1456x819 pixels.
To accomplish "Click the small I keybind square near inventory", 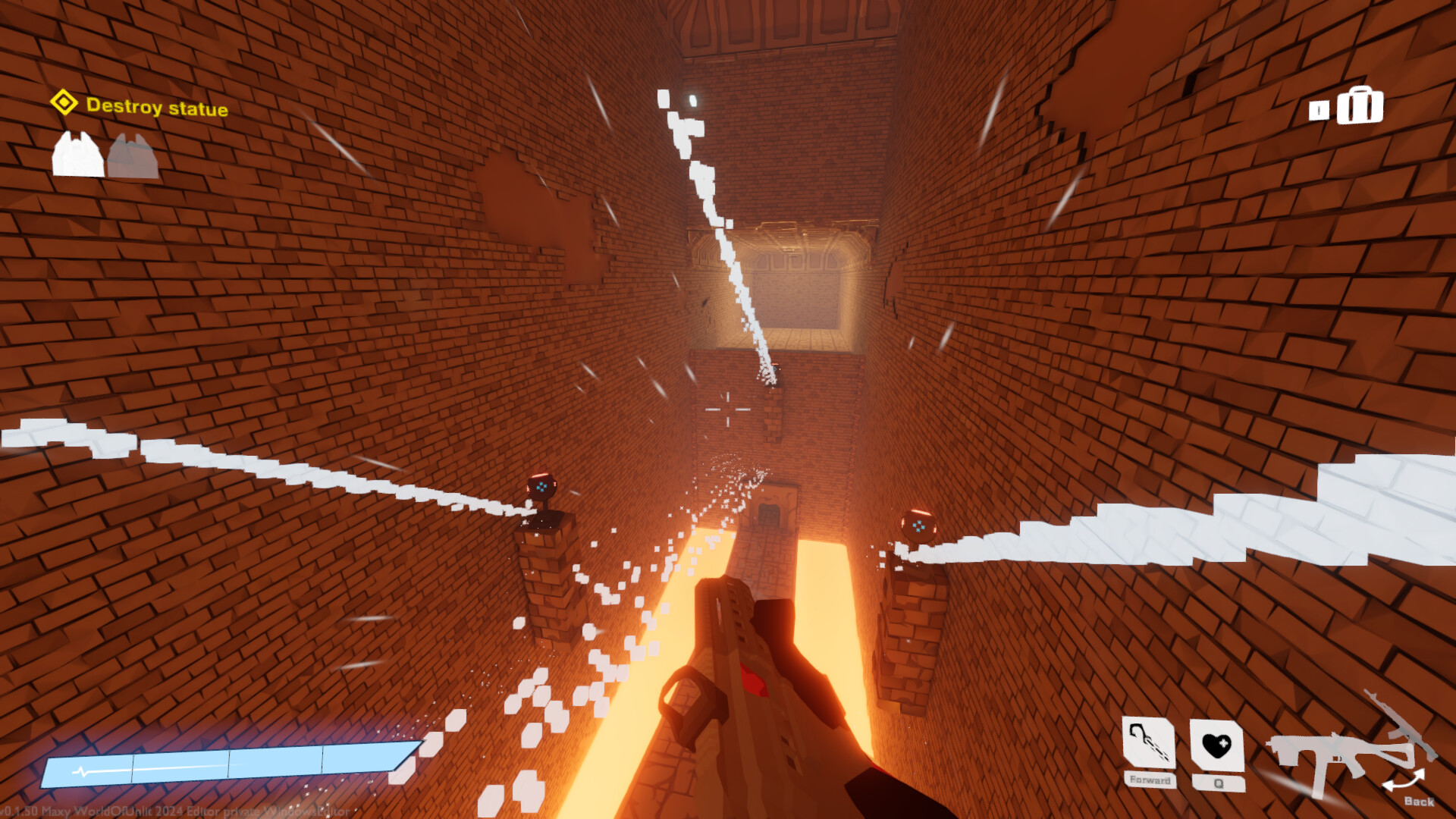I will [x=1319, y=110].
